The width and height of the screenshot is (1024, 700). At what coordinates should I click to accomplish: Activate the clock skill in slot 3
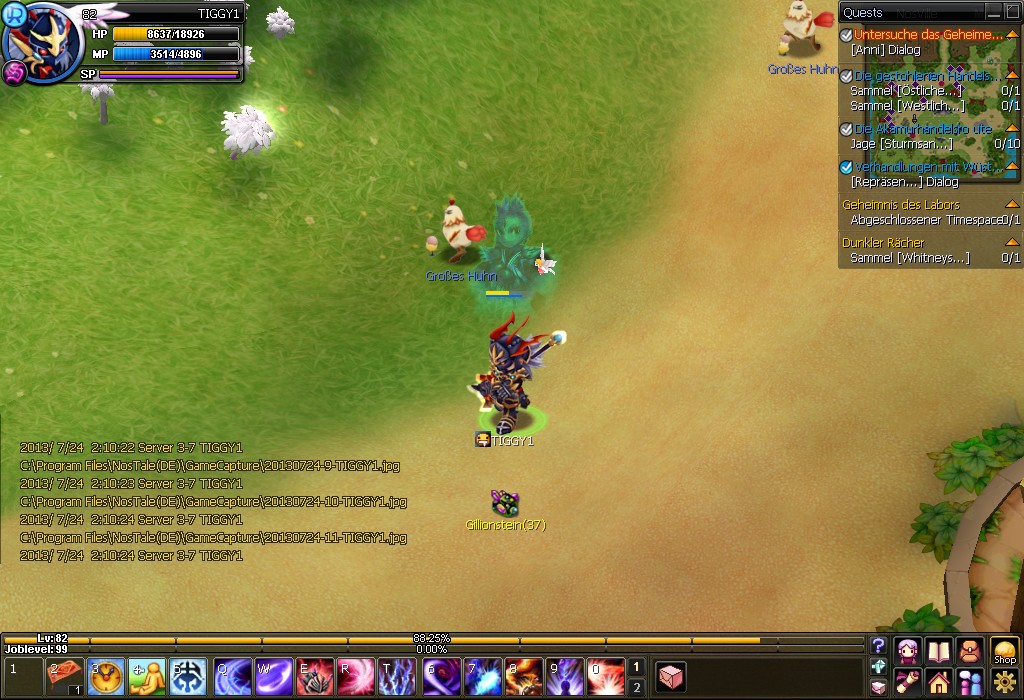[x=106, y=676]
